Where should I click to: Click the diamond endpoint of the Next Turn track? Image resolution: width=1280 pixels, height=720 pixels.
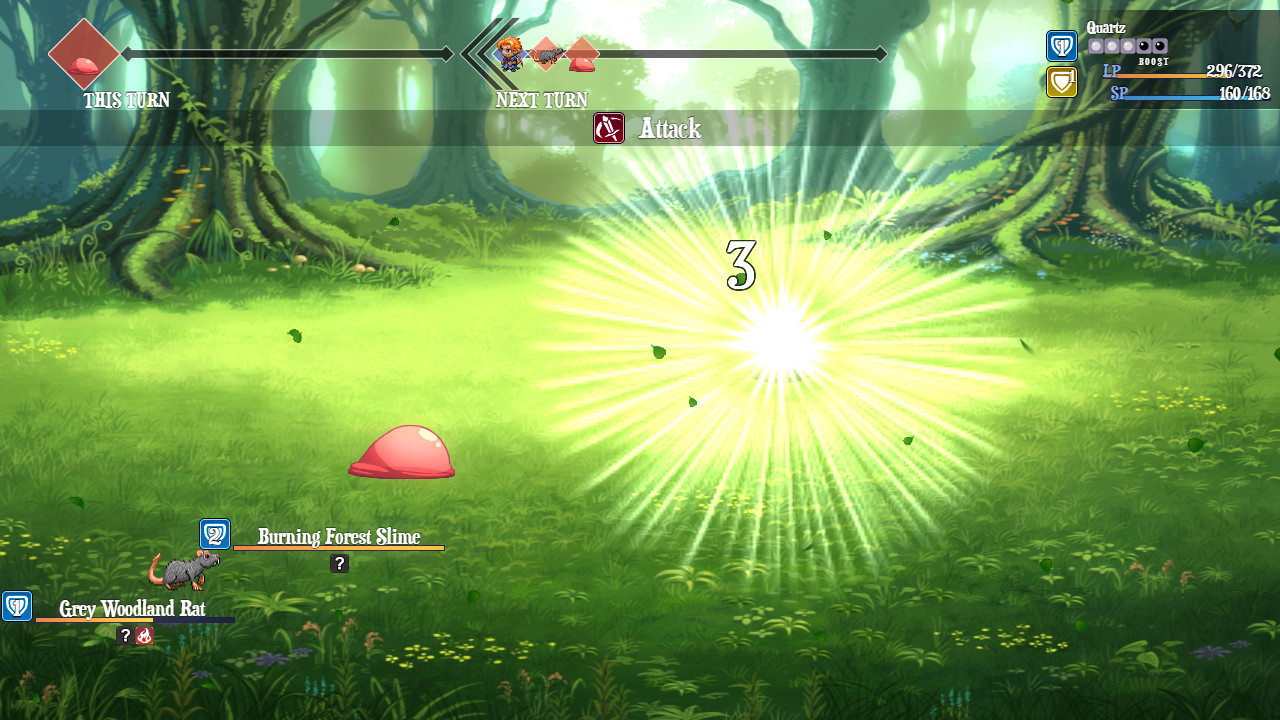click(x=880, y=54)
